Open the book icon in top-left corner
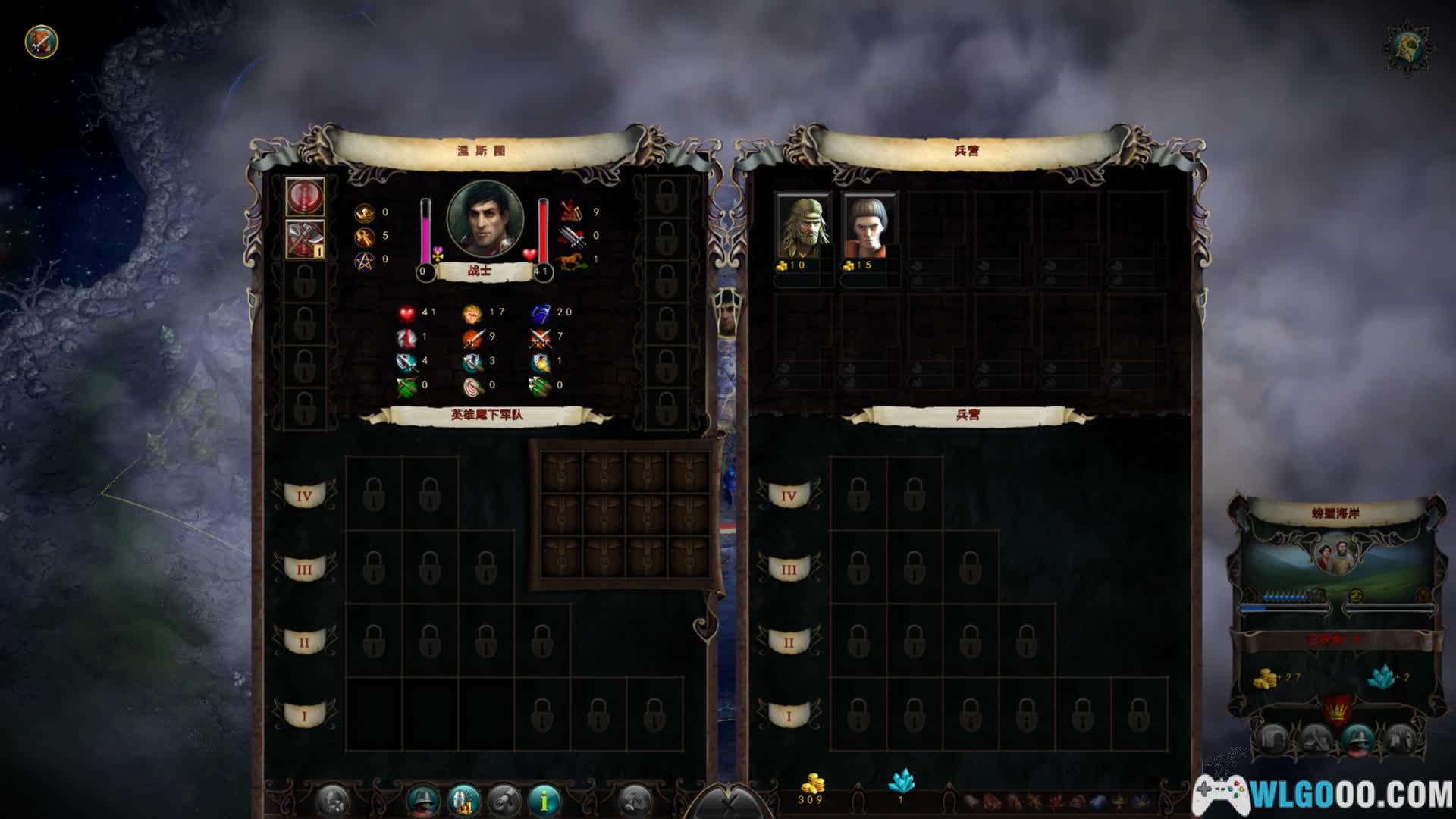Image resolution: width=1456 pixels, height=819 pixels. coord(42,41)
